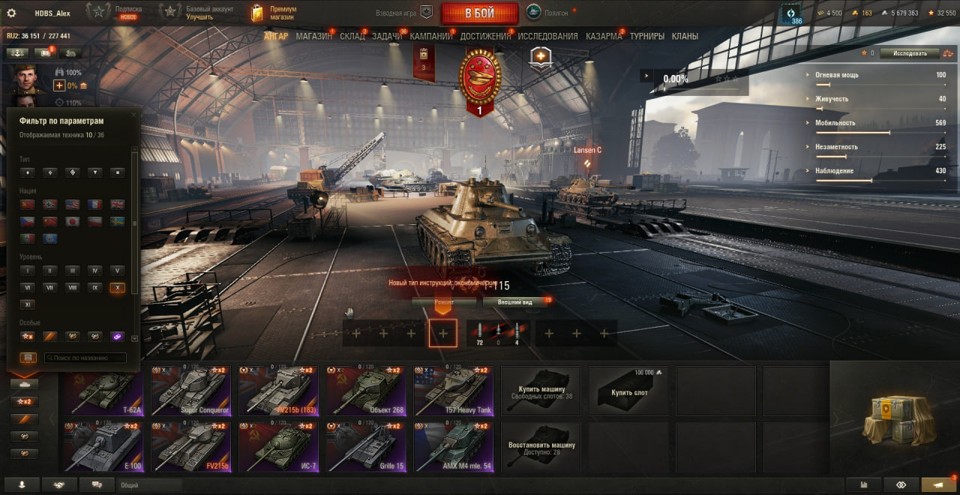Select the AMX M4 mle. 54 tank
960x495 pixels.
(x=455, y=445)
